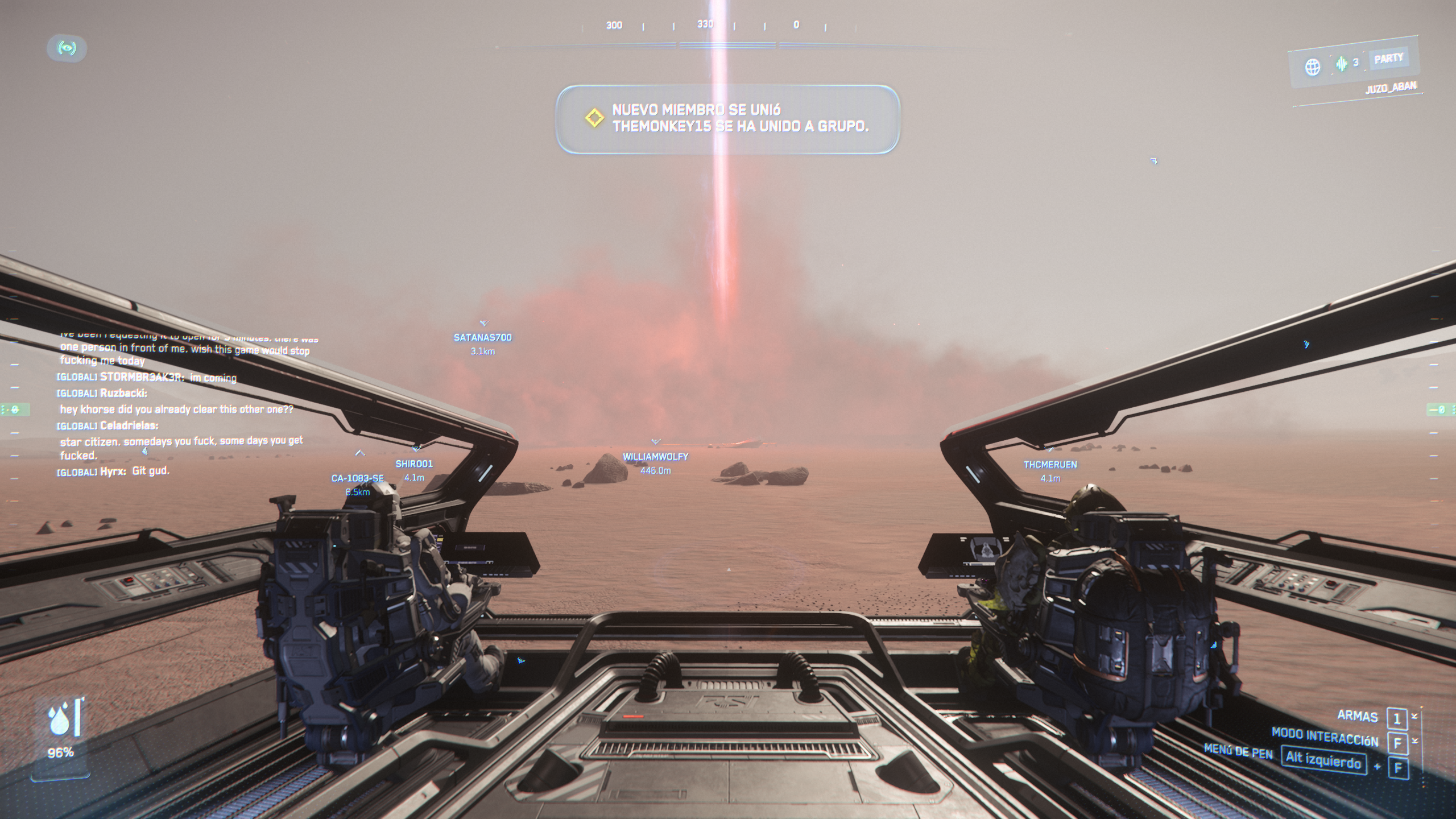The height and width of the screenshot is (819, 1456).
Task: Open the THEMONKEY15 joined-group notification
Action: (x=727, y=119)
